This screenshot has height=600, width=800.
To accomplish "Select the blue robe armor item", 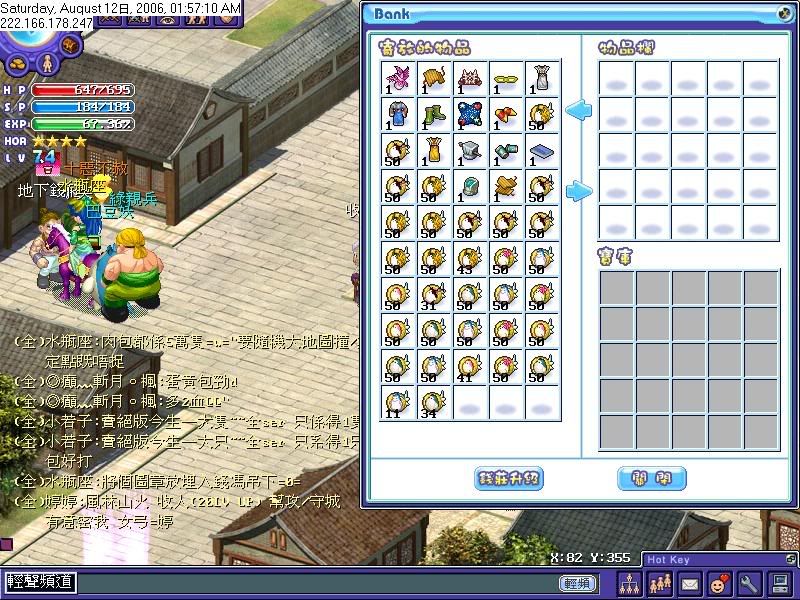I will pos(398,114).
